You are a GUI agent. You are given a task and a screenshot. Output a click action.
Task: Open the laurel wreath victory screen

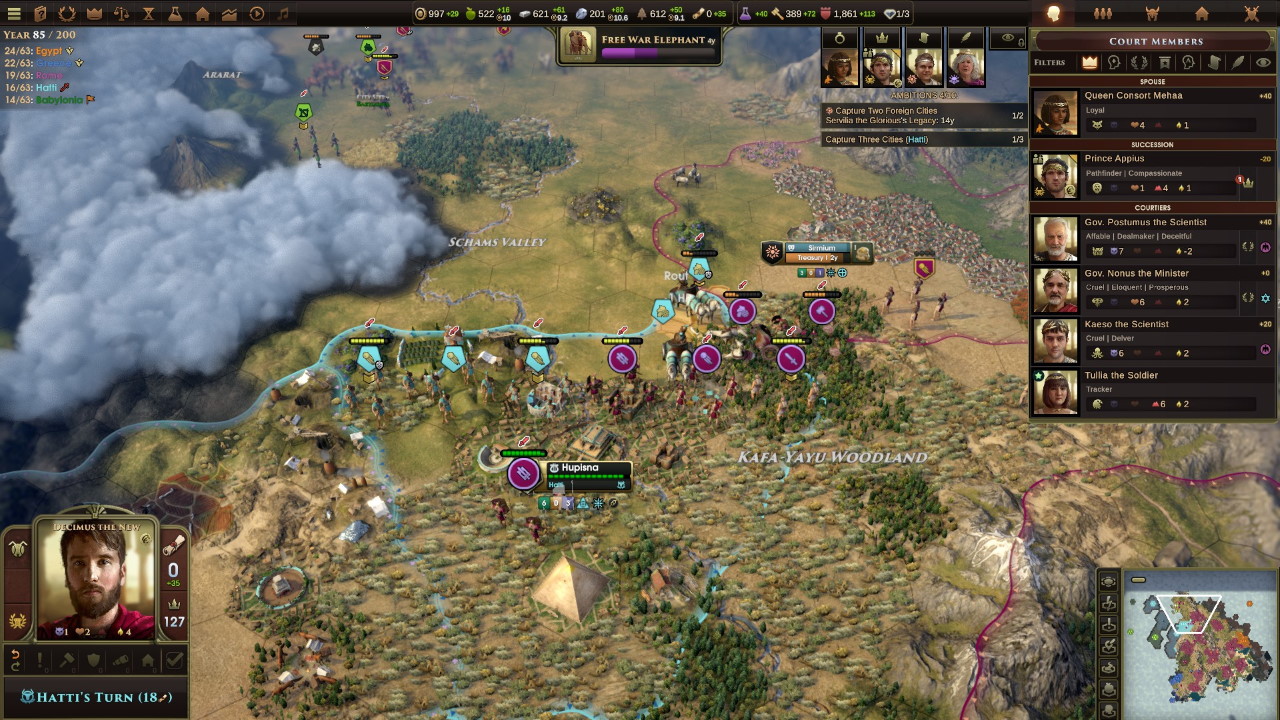[67, 14]
